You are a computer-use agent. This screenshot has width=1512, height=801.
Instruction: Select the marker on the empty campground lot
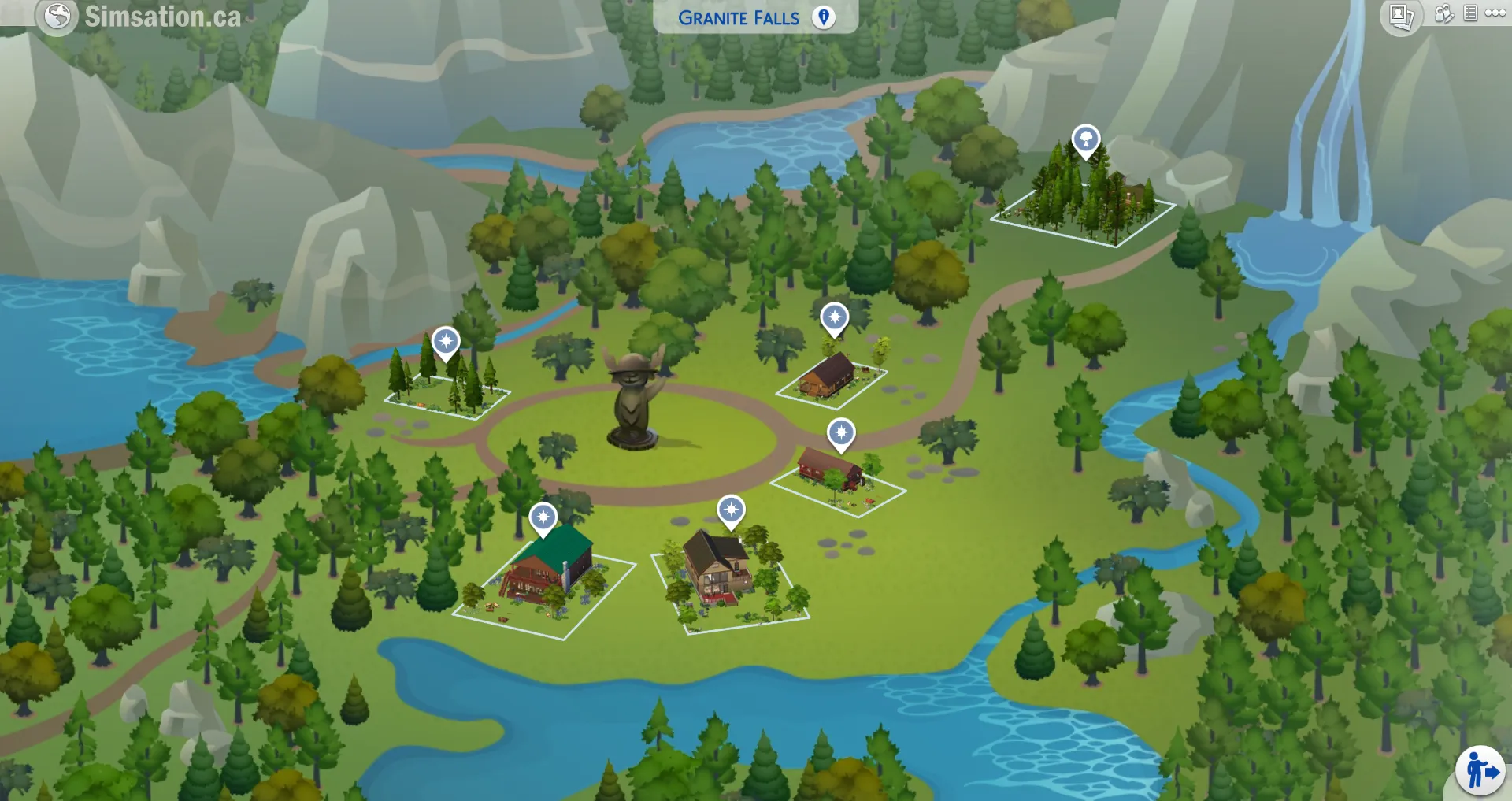pyautogui.click(x=447, y=342)
